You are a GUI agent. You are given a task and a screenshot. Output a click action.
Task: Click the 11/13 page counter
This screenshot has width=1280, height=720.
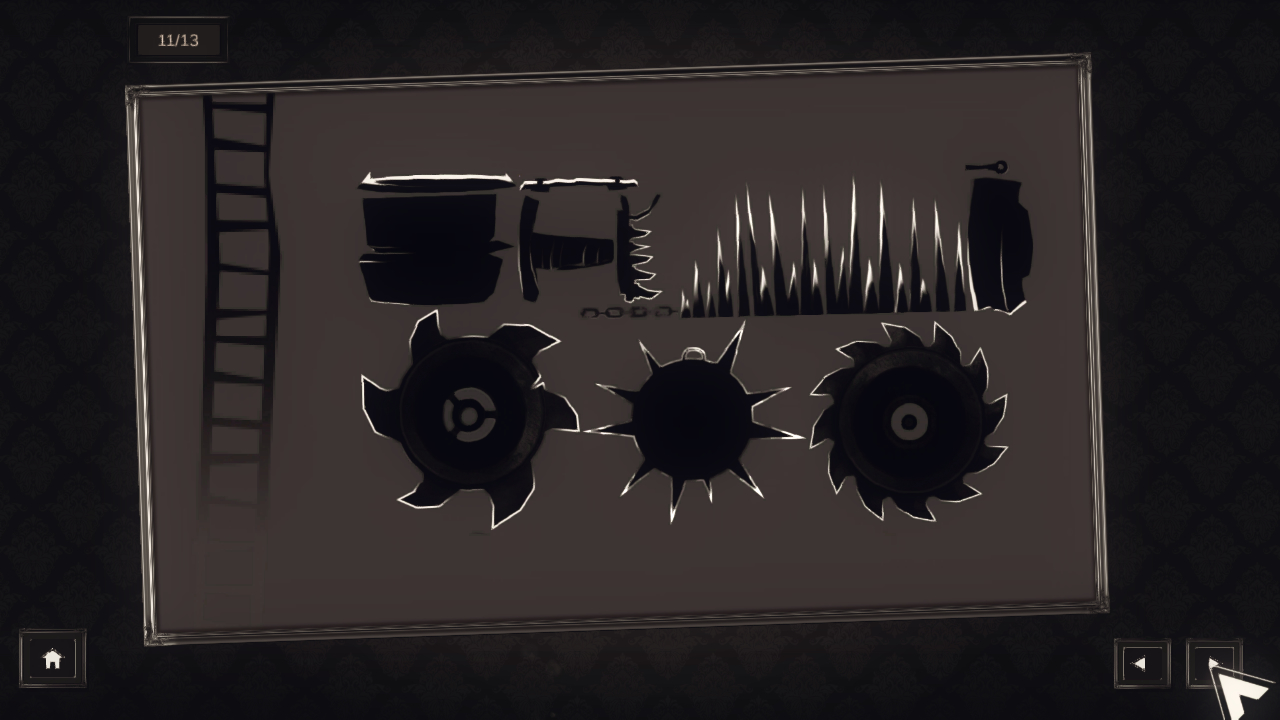(x=178, y=40)
